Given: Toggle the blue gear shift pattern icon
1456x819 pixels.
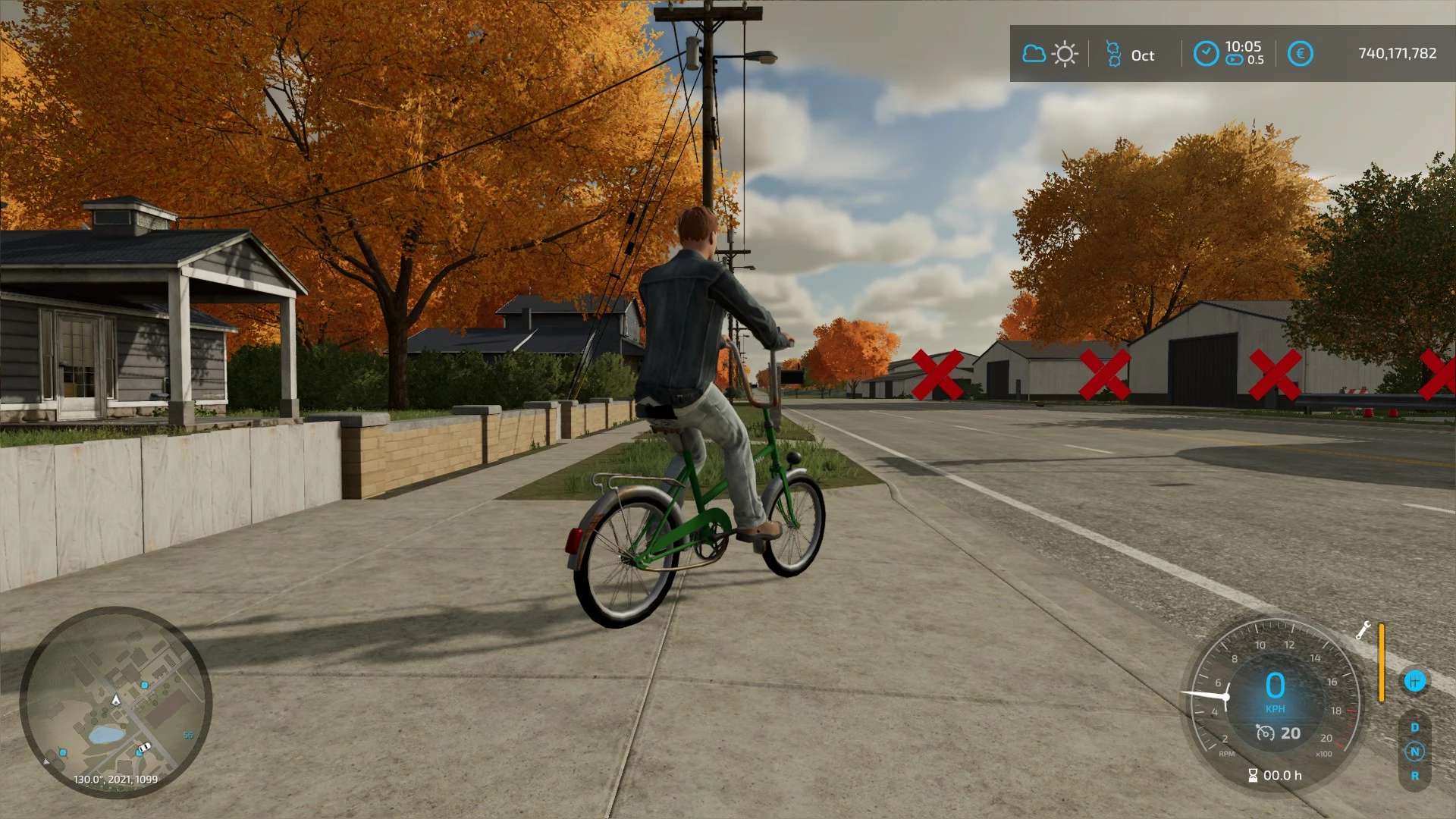Looking at the screenshot, I should [1414, 681].
